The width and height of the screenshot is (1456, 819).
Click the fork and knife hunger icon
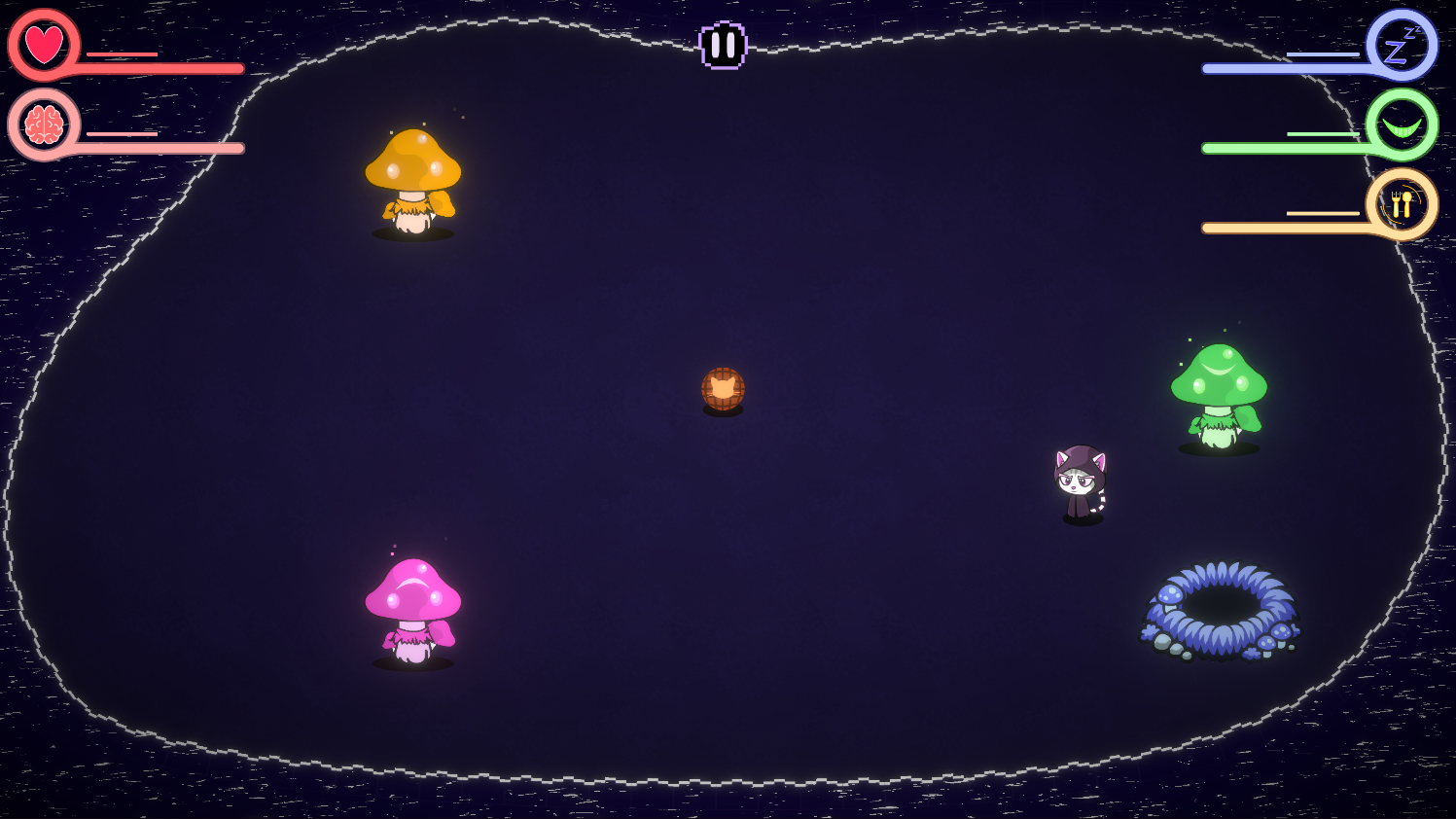(x=1401, y=201)
